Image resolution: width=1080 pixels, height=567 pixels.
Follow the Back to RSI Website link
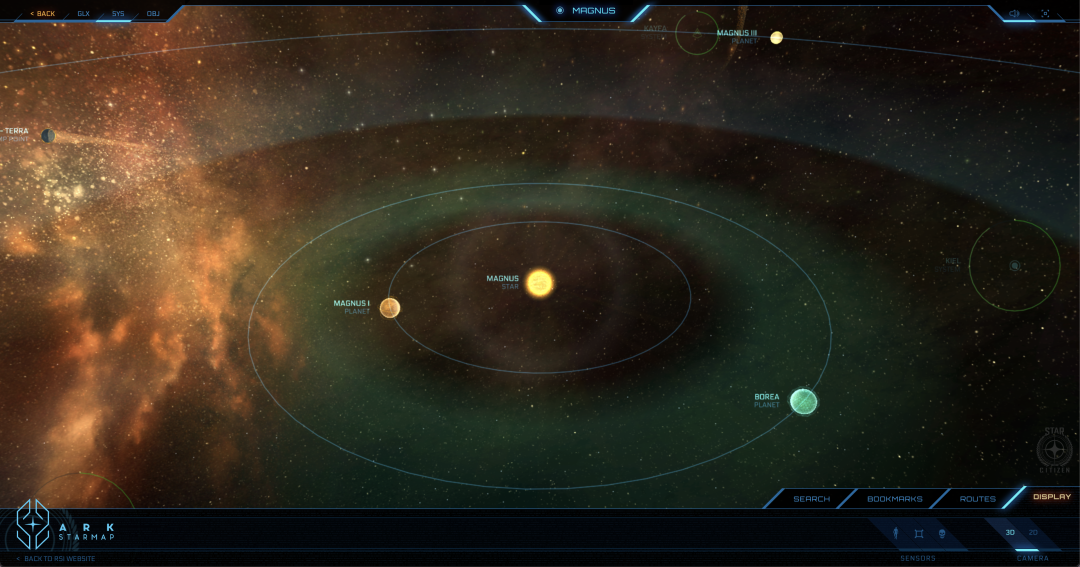(x=59, y=558)
